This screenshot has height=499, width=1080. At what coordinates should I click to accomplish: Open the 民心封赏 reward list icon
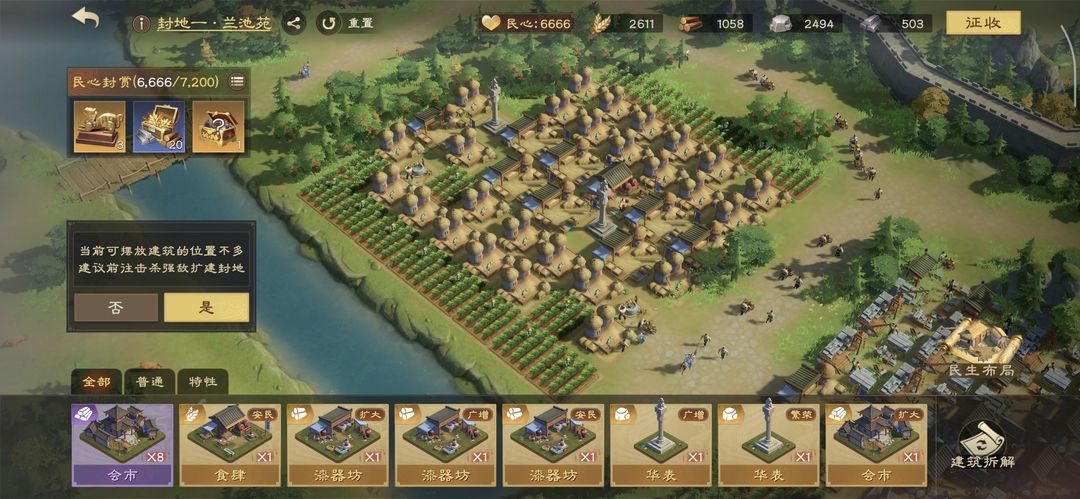click(x=237, y=82)
